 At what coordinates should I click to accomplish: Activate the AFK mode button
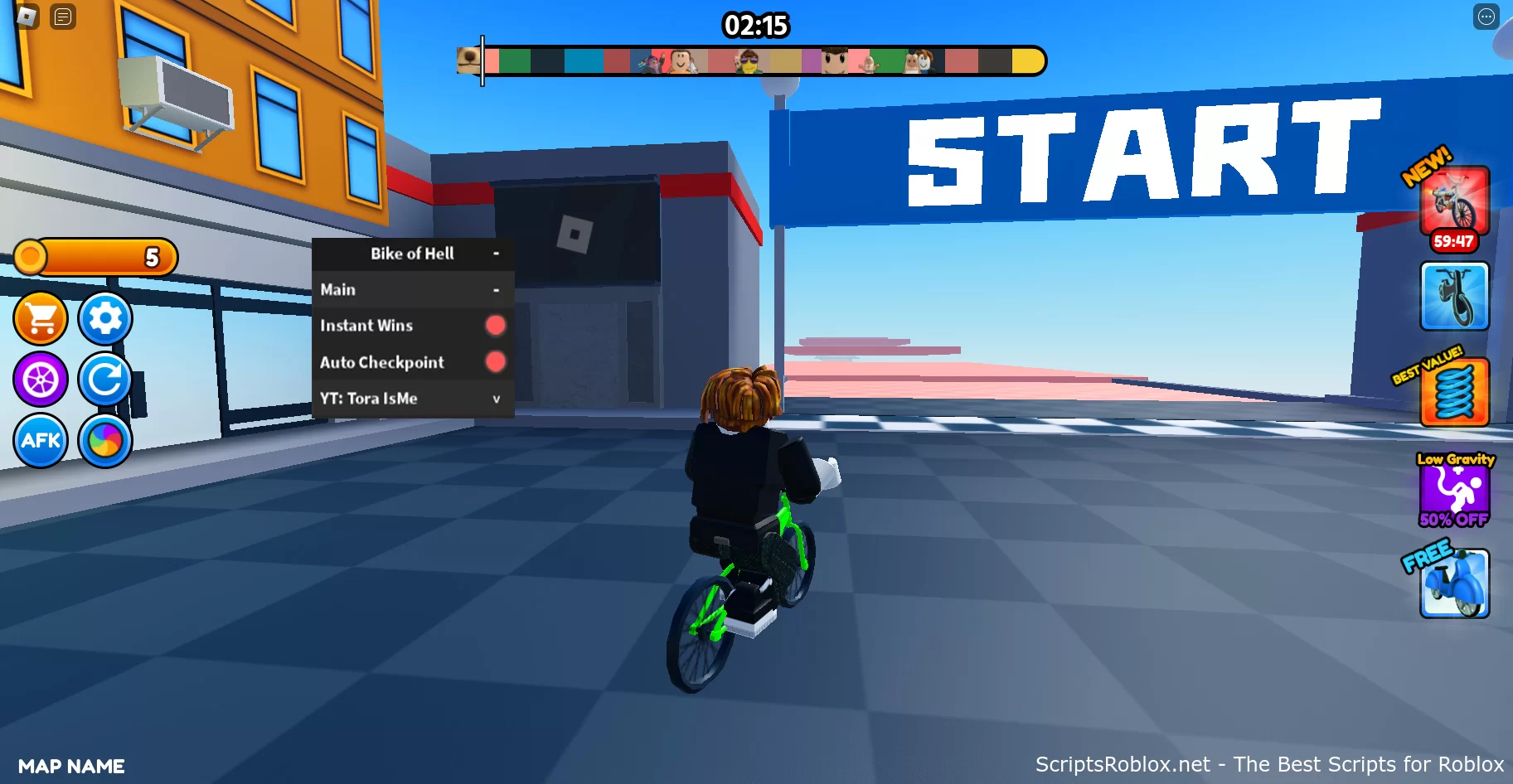pos(41,442)
